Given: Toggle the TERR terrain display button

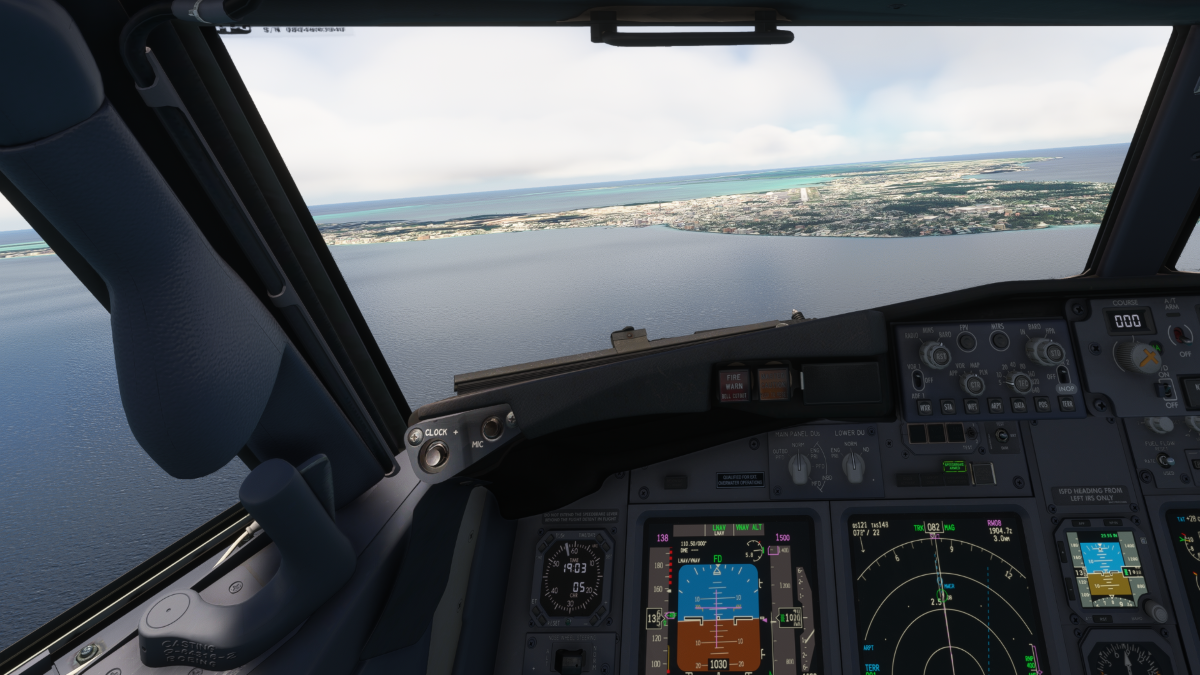Looking at the screenshot, I should [x=1066, y=403].
